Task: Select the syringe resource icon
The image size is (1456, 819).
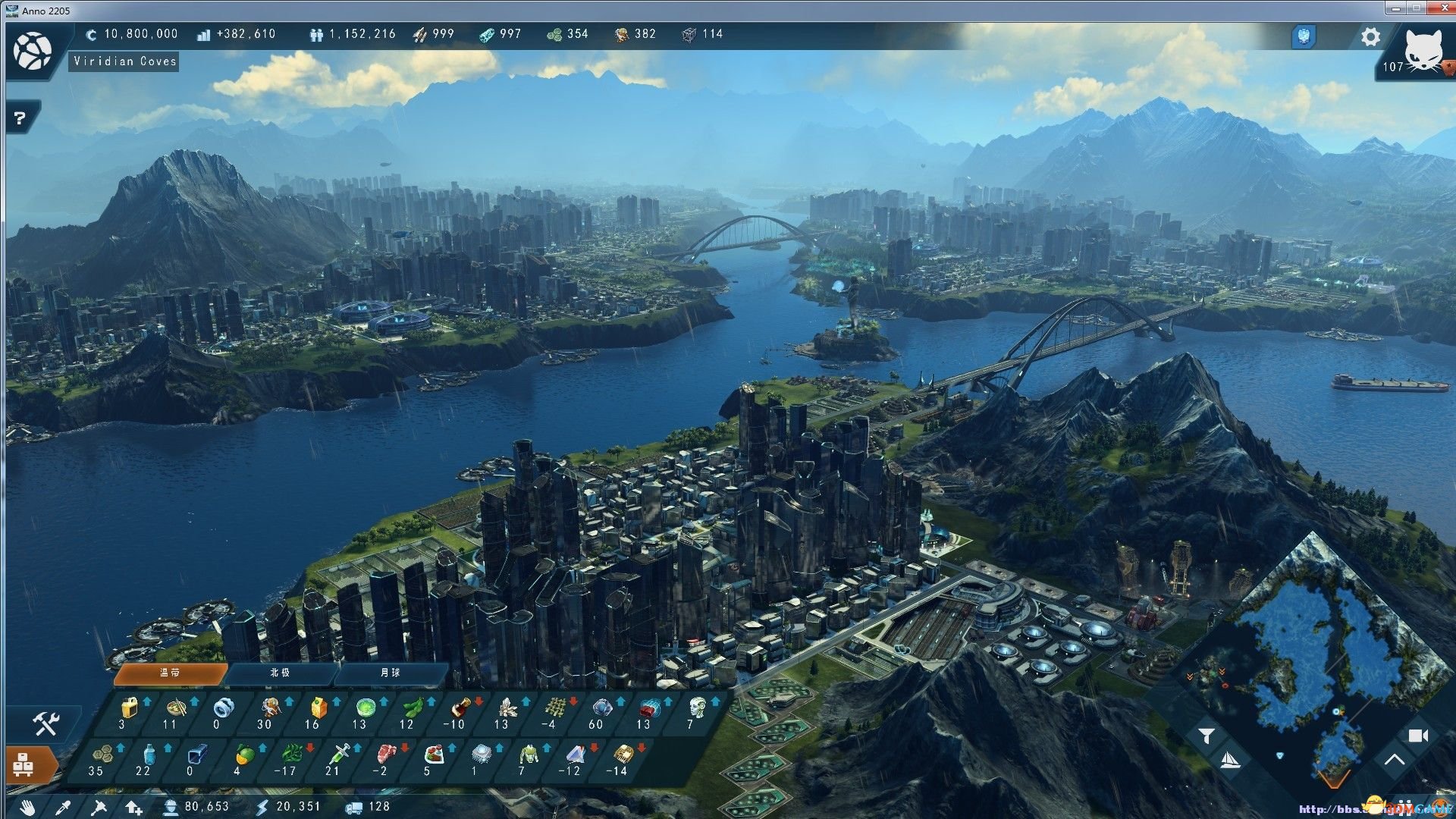Action: click(337, 755)
